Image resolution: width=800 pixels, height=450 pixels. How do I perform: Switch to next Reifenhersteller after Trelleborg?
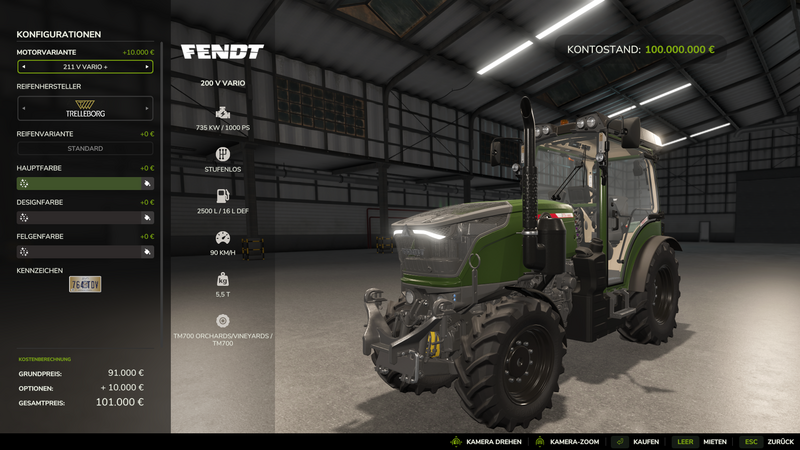point(148,108)
